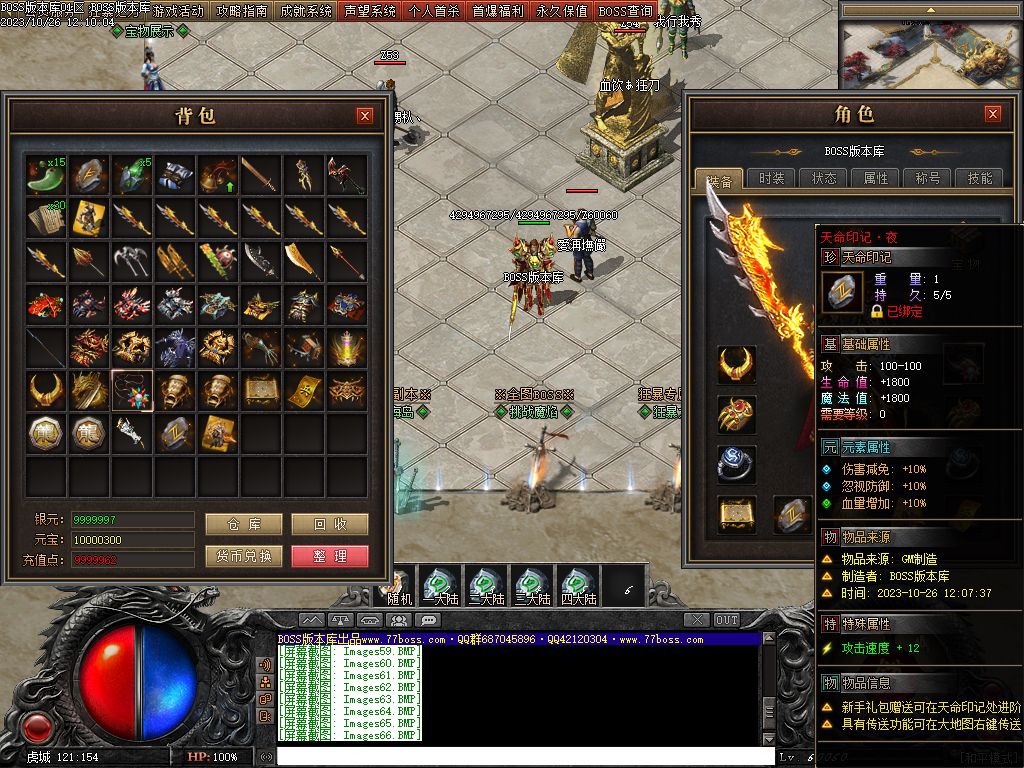View the 技能 skills tab
The image size is (1024, 768).
(979, 178)
